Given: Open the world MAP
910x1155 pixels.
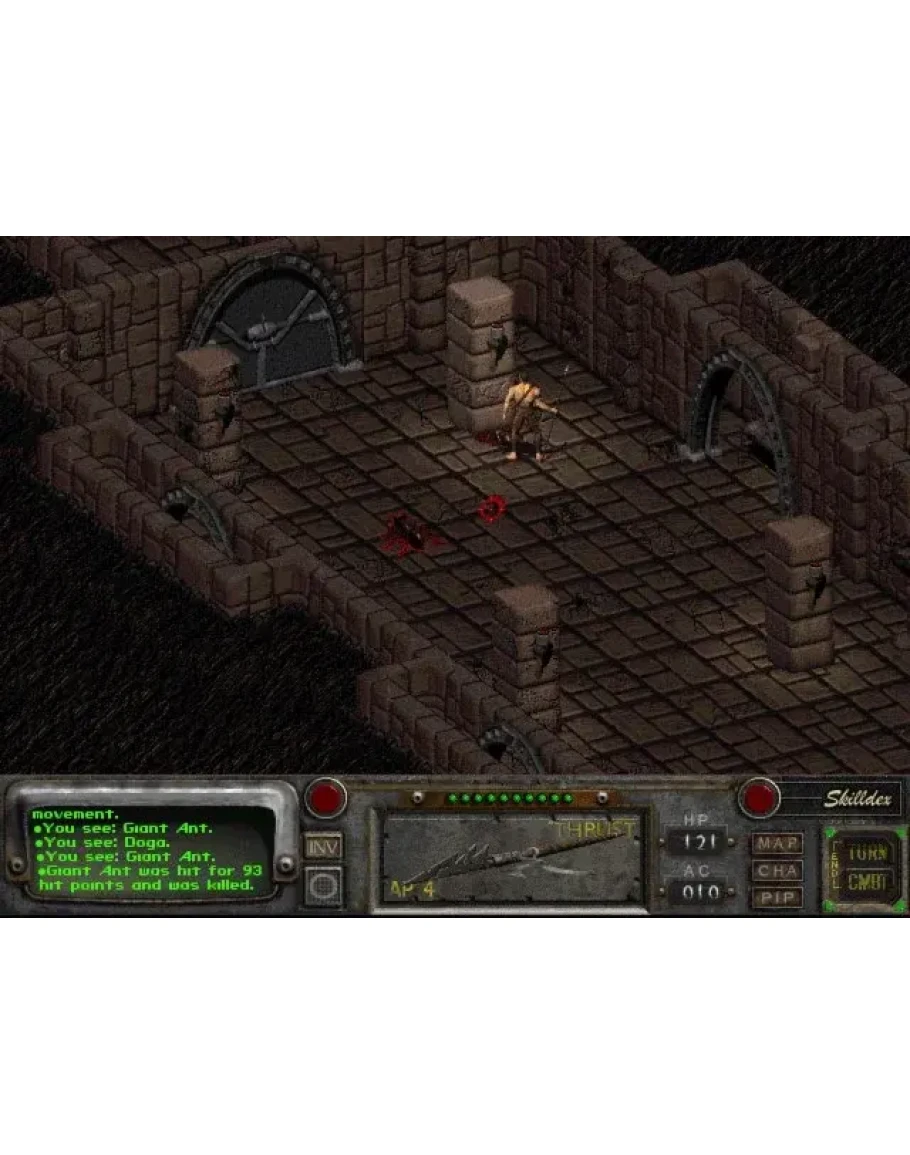Looking at the screenshot, I should 778,843.
